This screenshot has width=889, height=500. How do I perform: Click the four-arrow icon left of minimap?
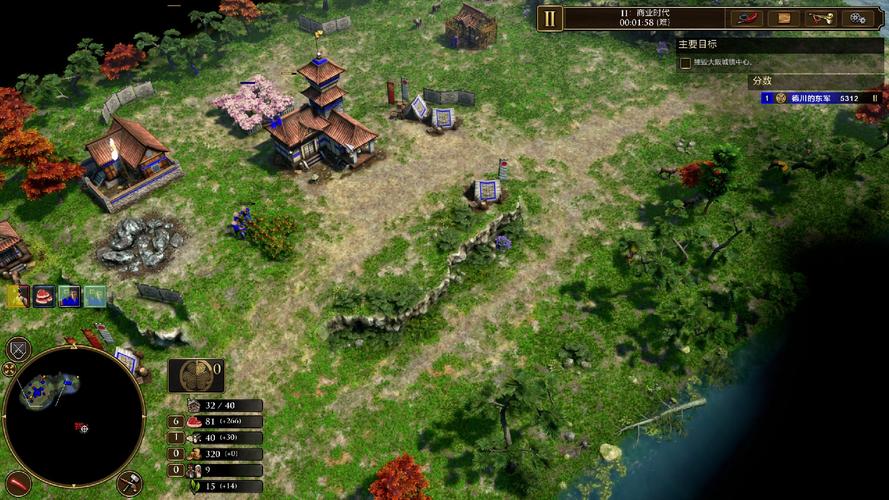click(x=9, y=369)
